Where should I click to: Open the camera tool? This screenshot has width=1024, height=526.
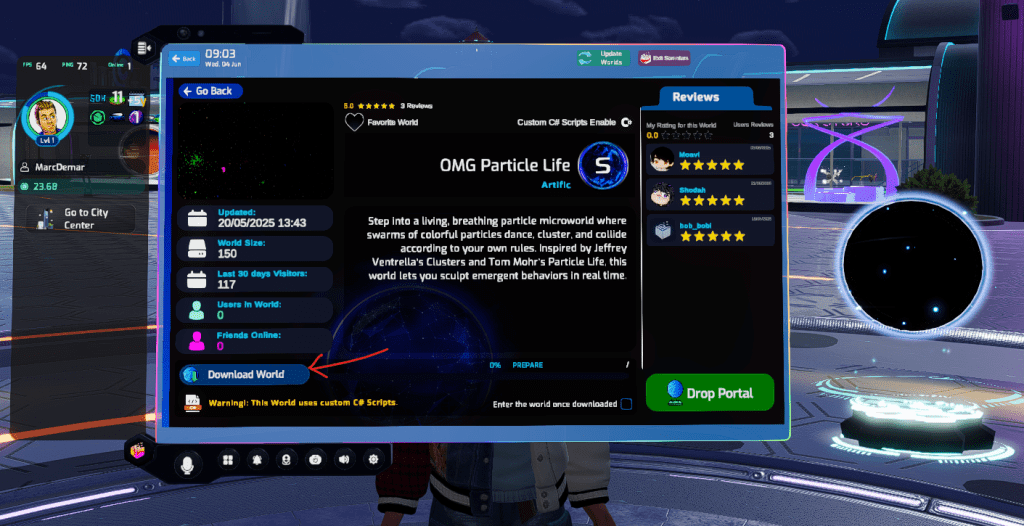tap(315, 460)
